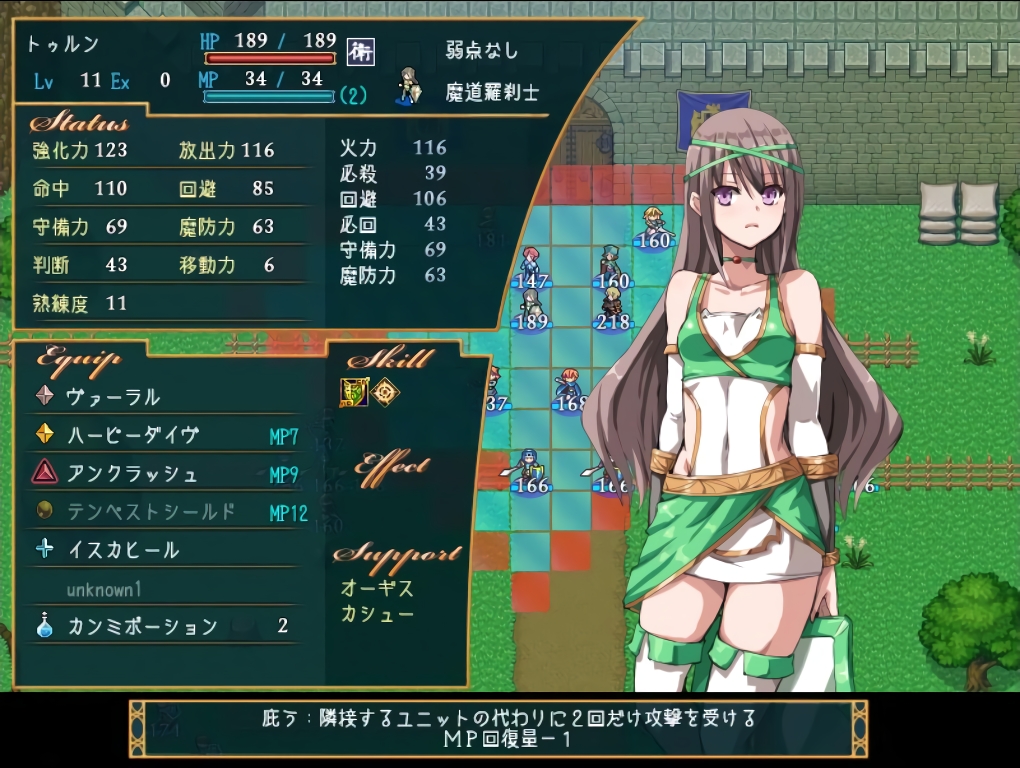Screen dimensions: 1020x768
Task: Click the 魔道羅刹士 class icon
Action: (x=408, y=86)
